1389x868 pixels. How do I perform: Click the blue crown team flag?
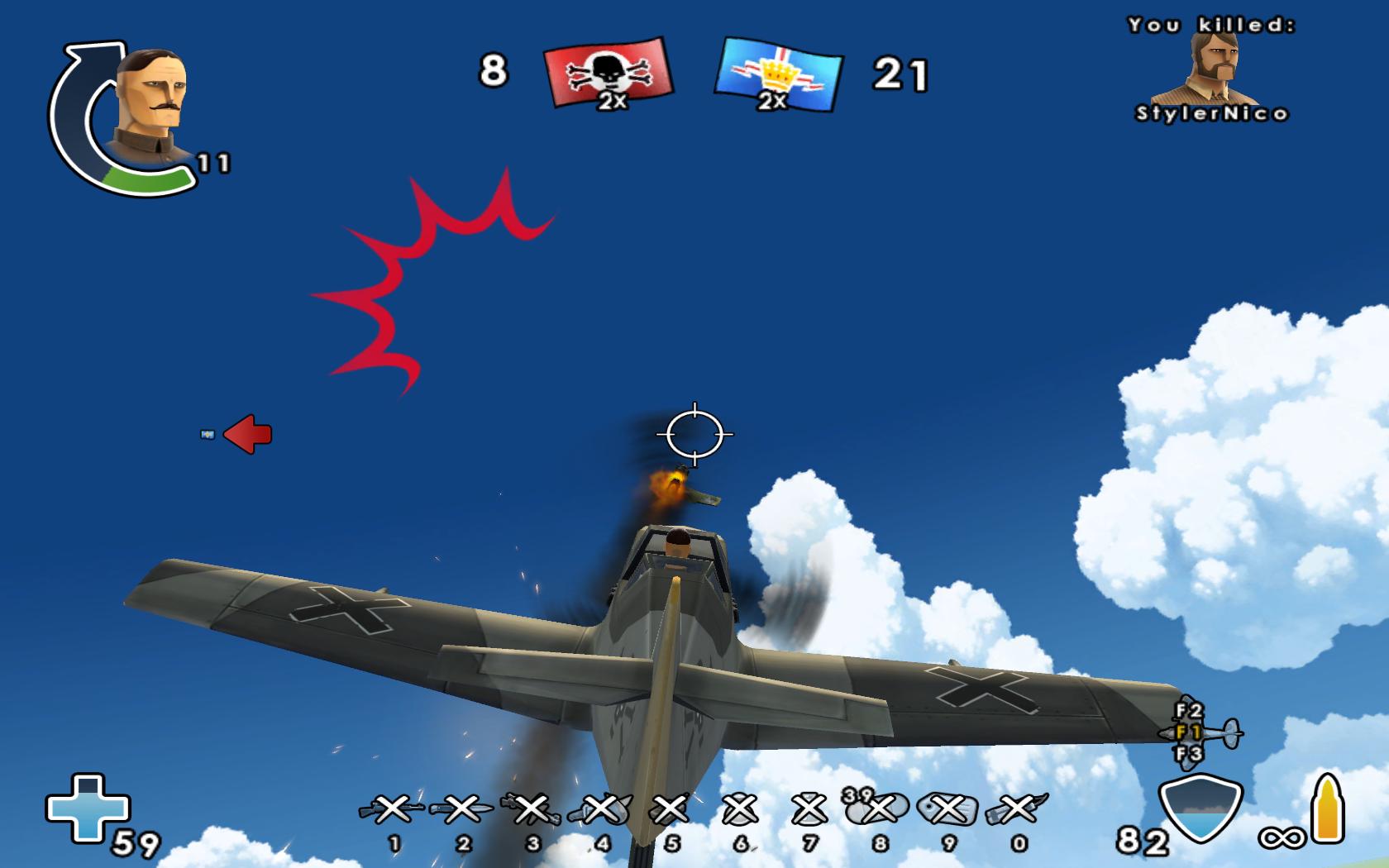tap(778, 74)
